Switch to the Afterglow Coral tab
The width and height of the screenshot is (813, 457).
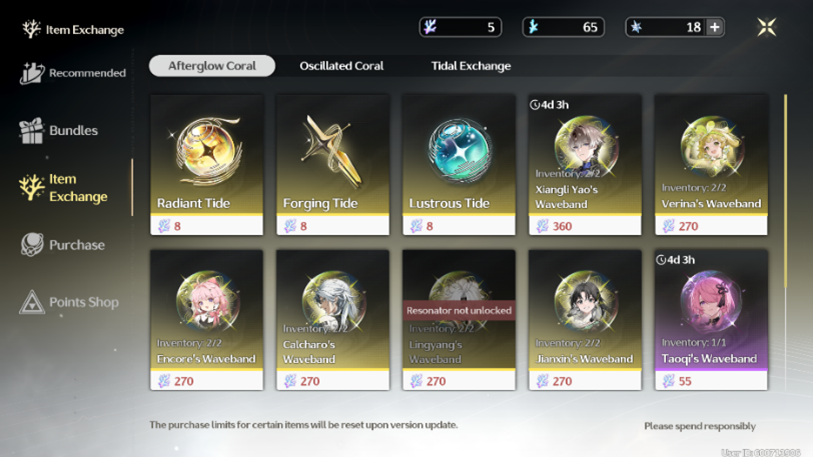(x=212, y=66)
